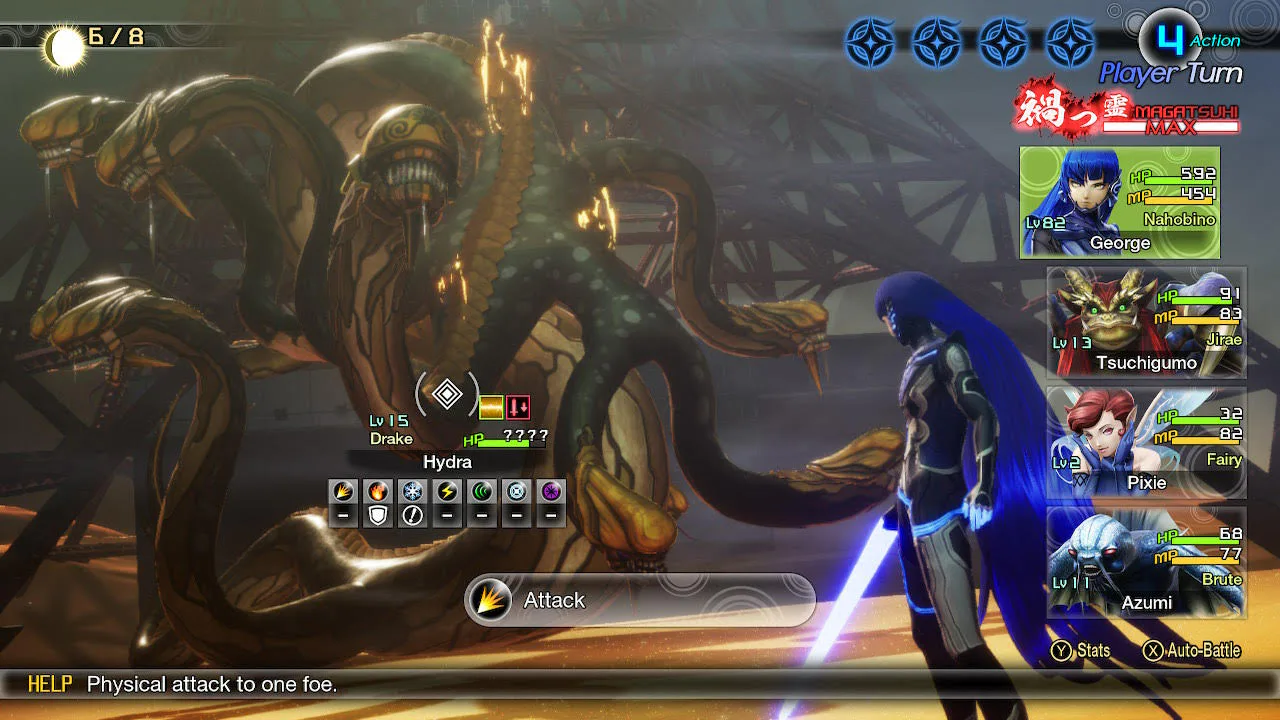Inspect Hydra's red debuff status icon

(x=518, y=407)
